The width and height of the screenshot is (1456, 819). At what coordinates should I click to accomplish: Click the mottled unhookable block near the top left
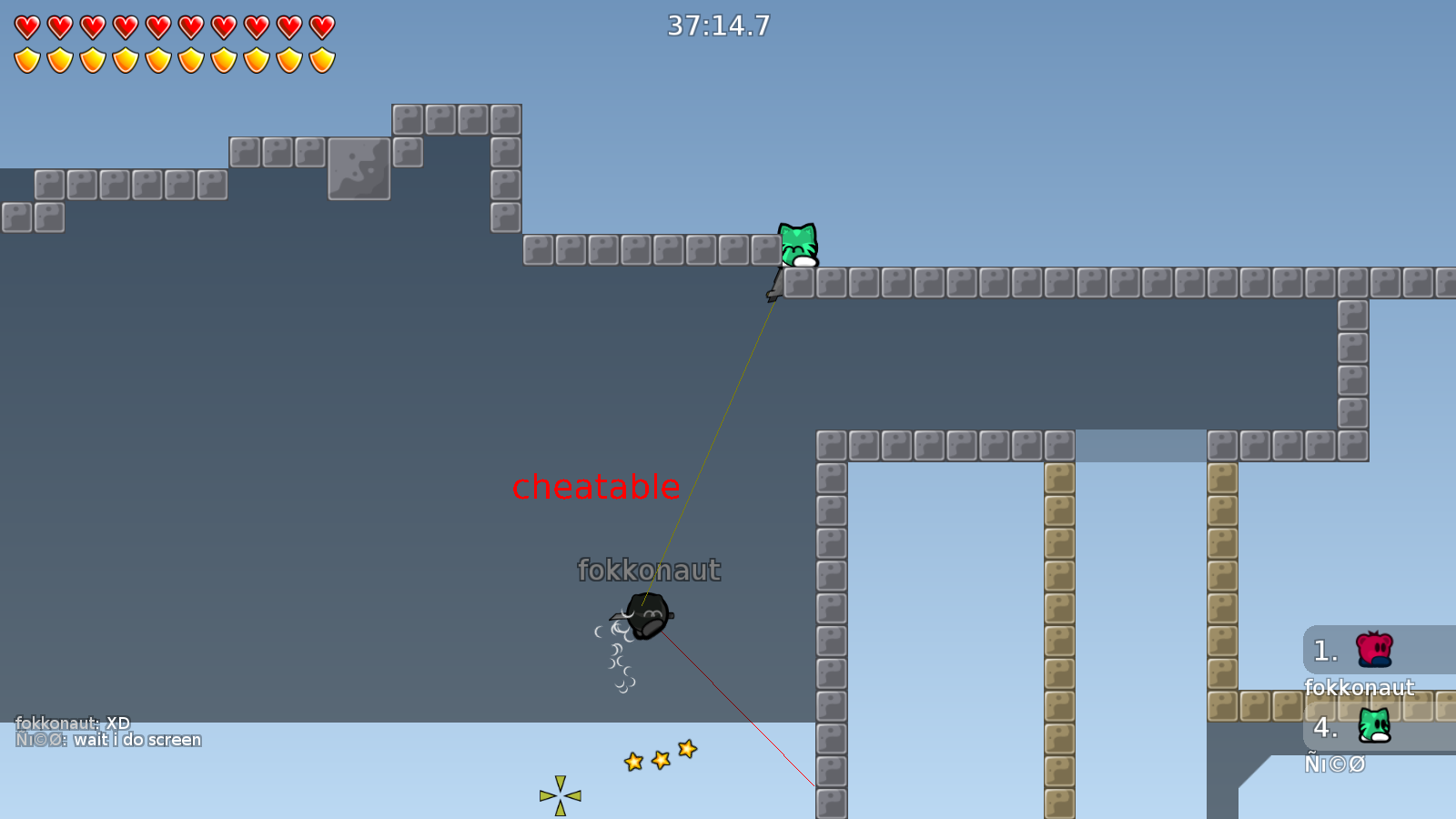coord(360,169)
